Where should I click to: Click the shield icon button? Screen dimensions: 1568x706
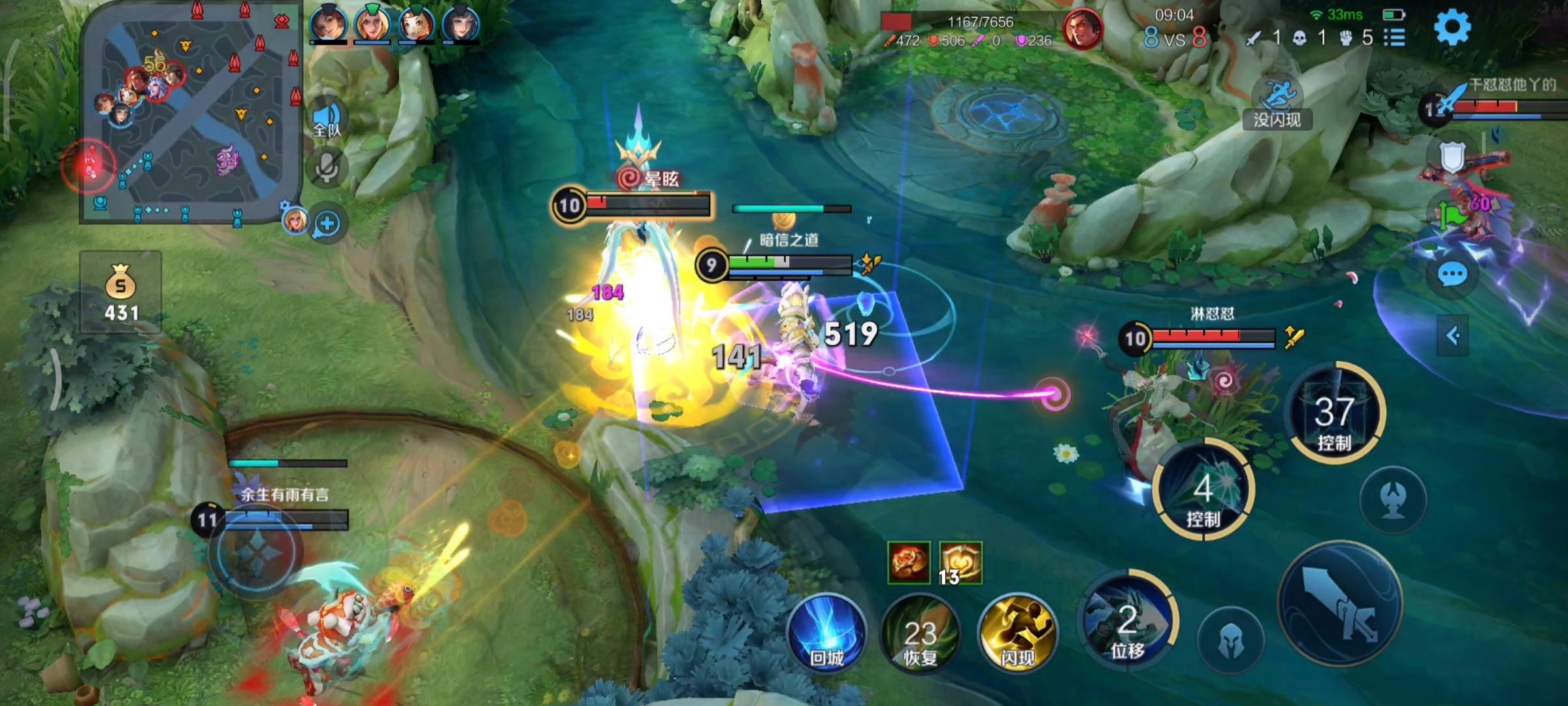[x=1452, y=158]
